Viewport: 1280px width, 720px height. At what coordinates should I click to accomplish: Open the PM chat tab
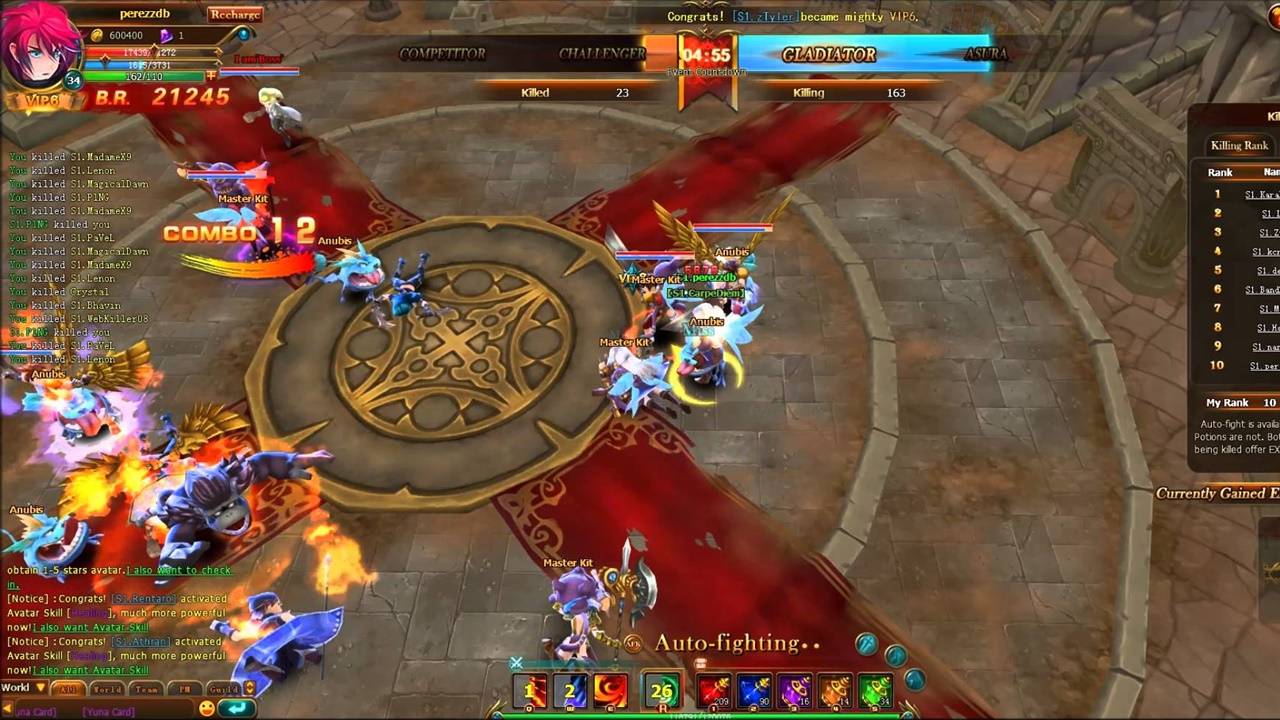pyautogui.click(x=185, y=689)
